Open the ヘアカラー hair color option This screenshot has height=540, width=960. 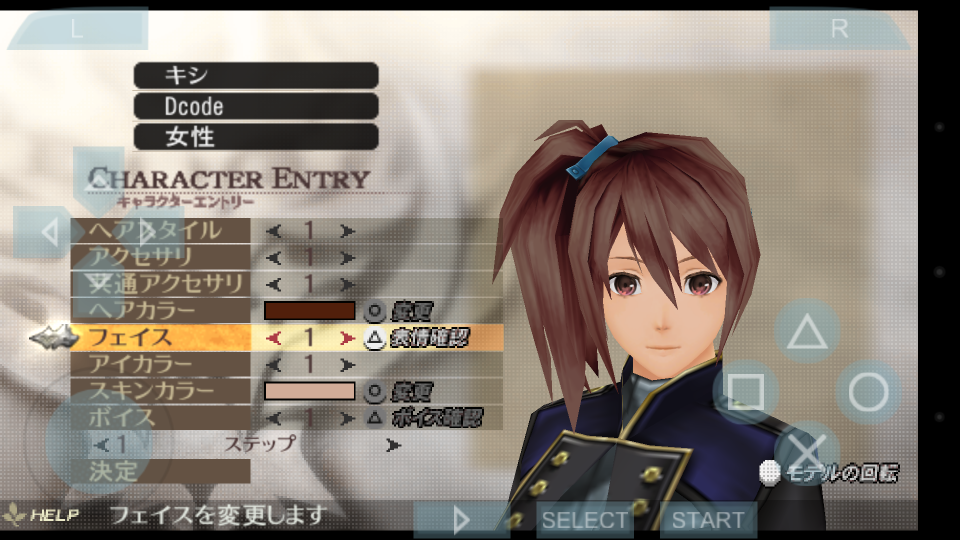[160, 311]
